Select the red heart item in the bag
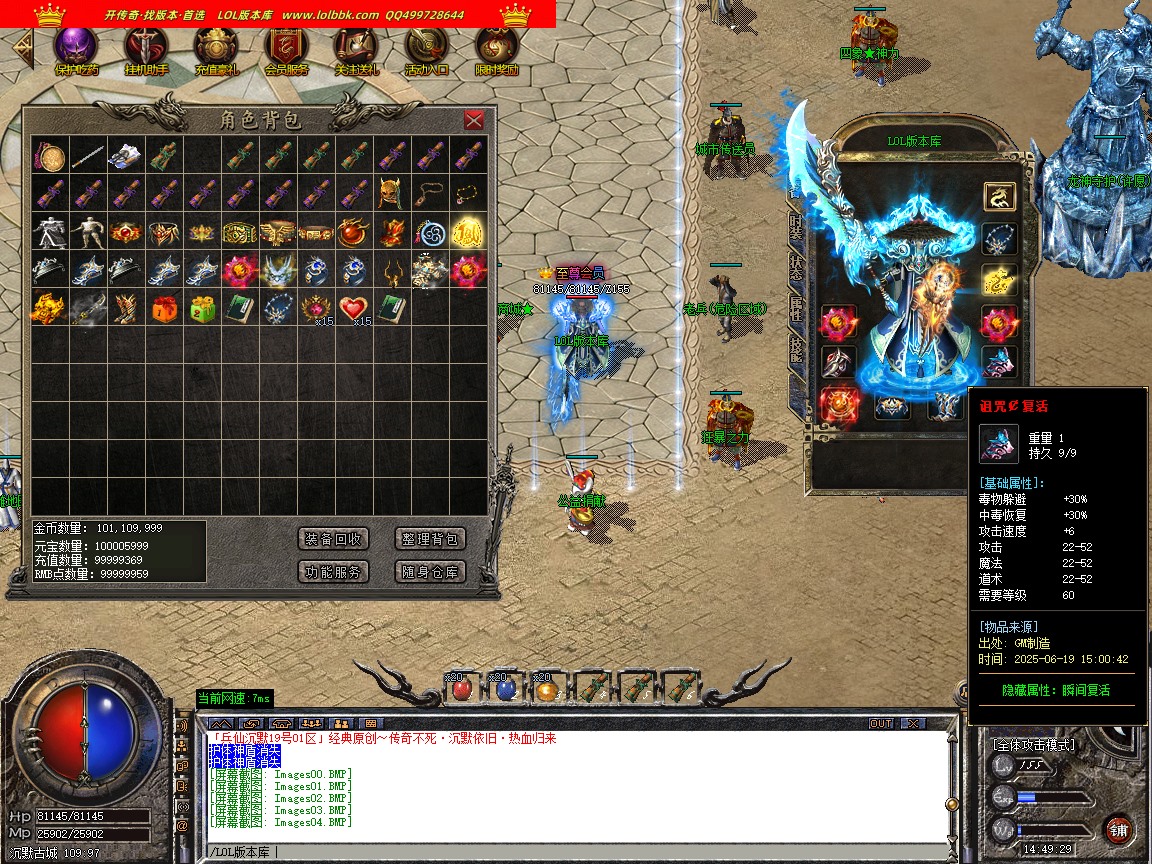 point(351,308)
